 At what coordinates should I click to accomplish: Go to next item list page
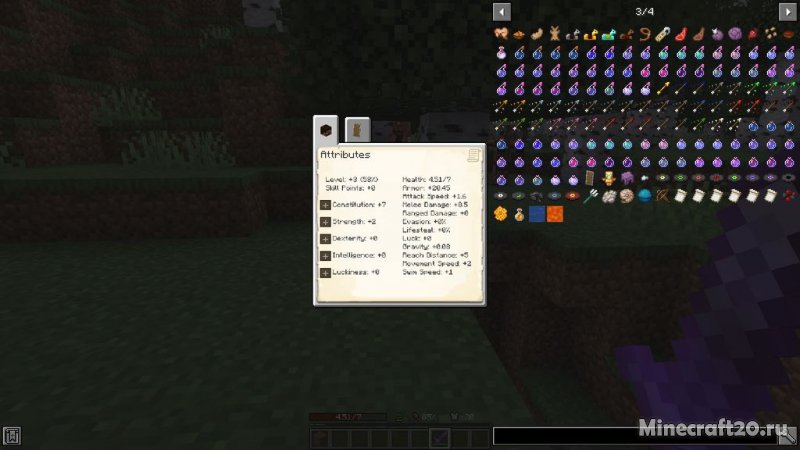click(788, 11)
